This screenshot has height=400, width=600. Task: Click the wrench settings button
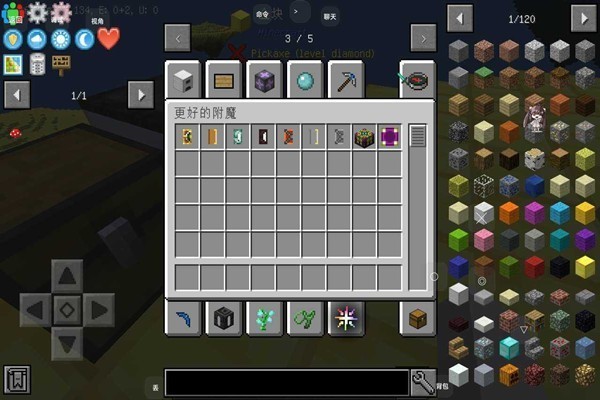(x=423, y=381)
